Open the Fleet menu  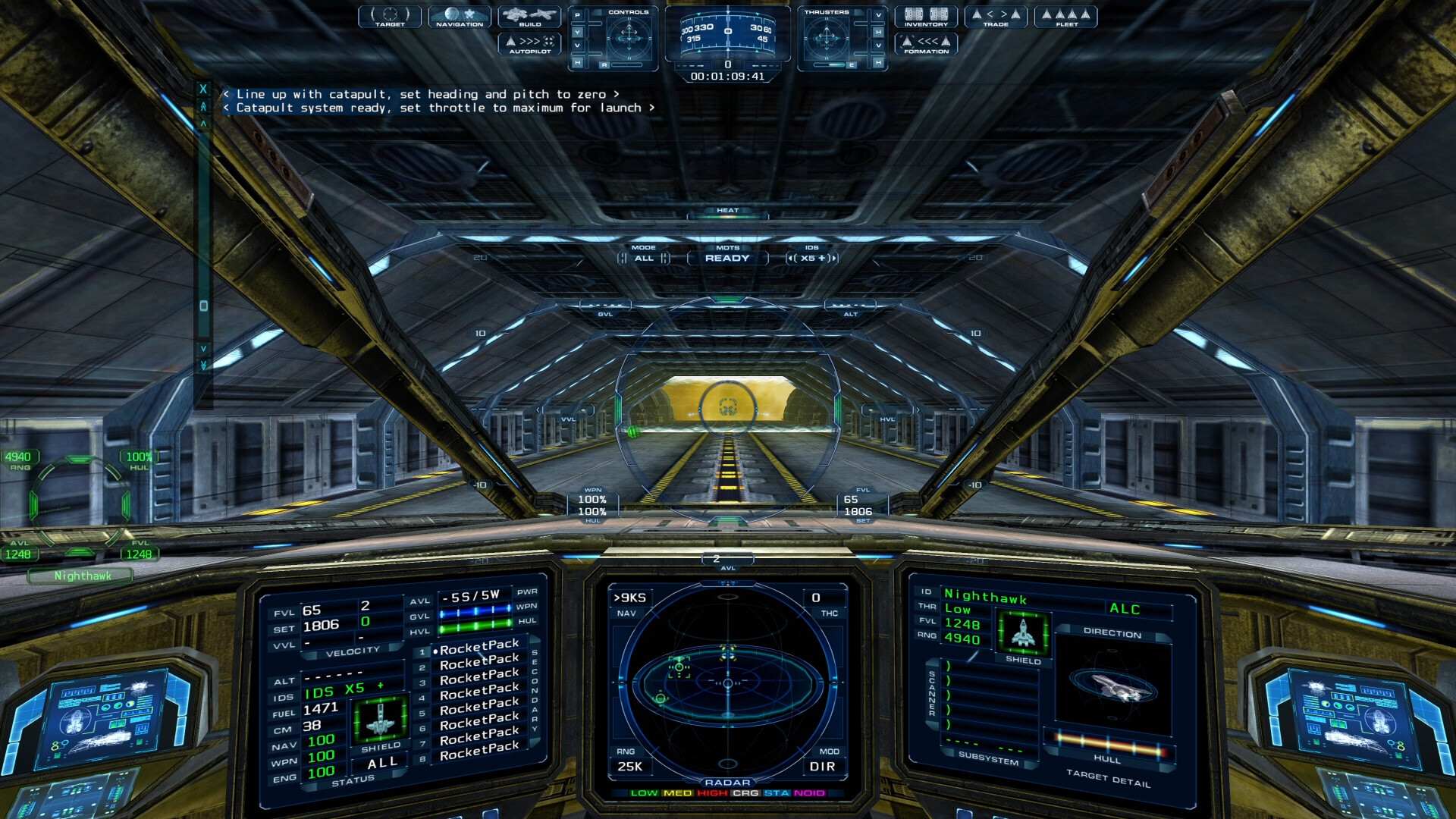click(x=1066, y=17)
